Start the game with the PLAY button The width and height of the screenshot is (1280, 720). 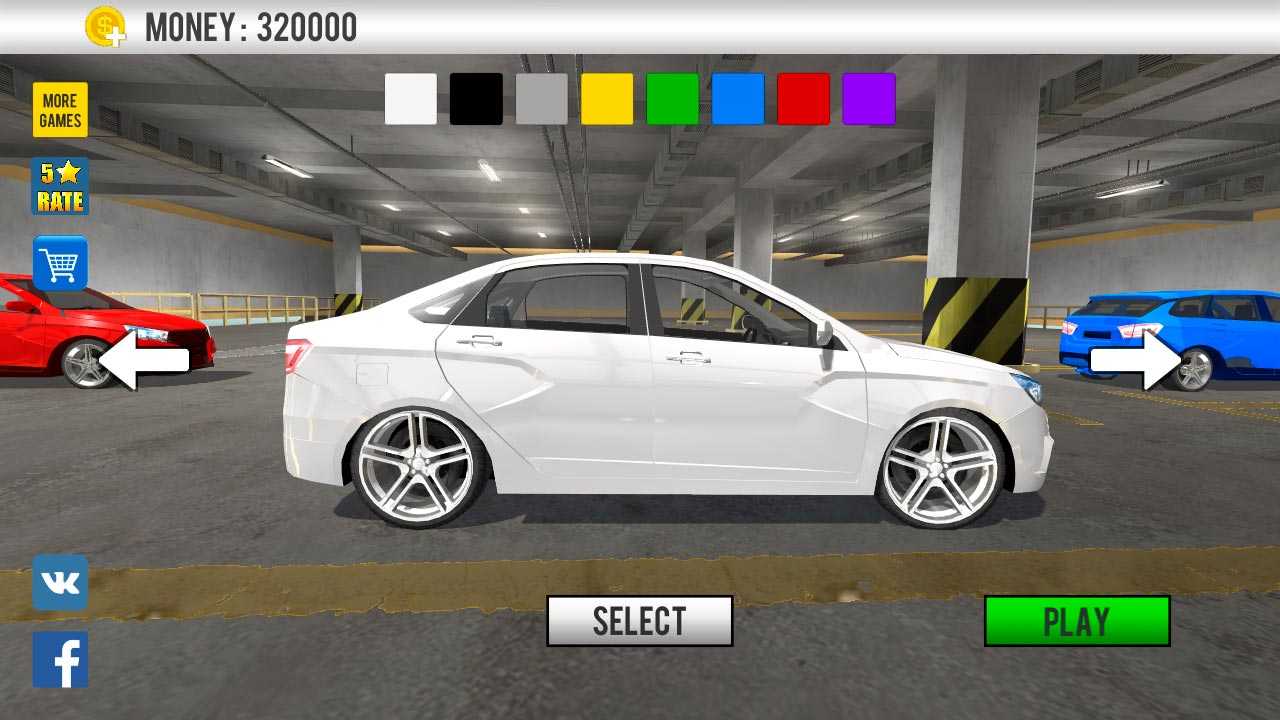(1077, 621)
